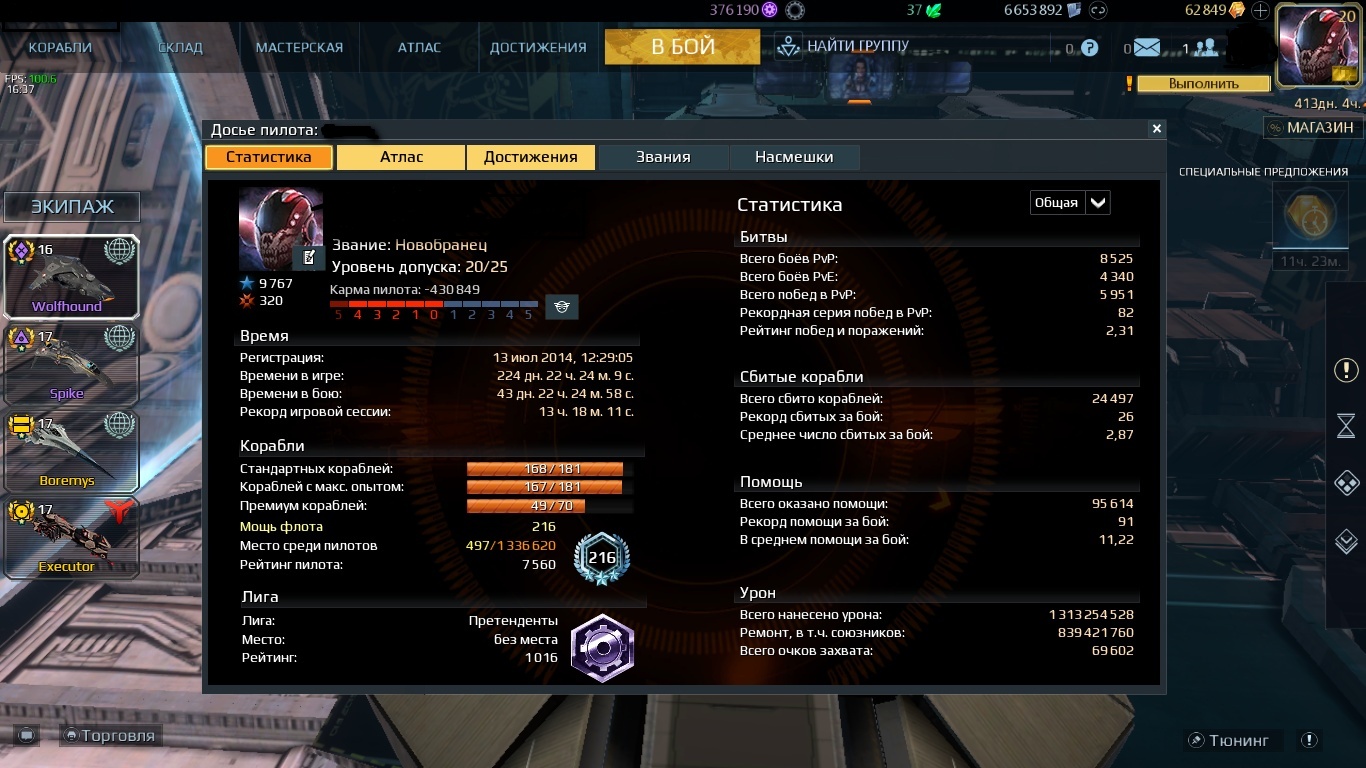Click the pencil note icon on the pilot avatar
The image size is (1366, 768).
pyautogui.click(x=308, y=258)
